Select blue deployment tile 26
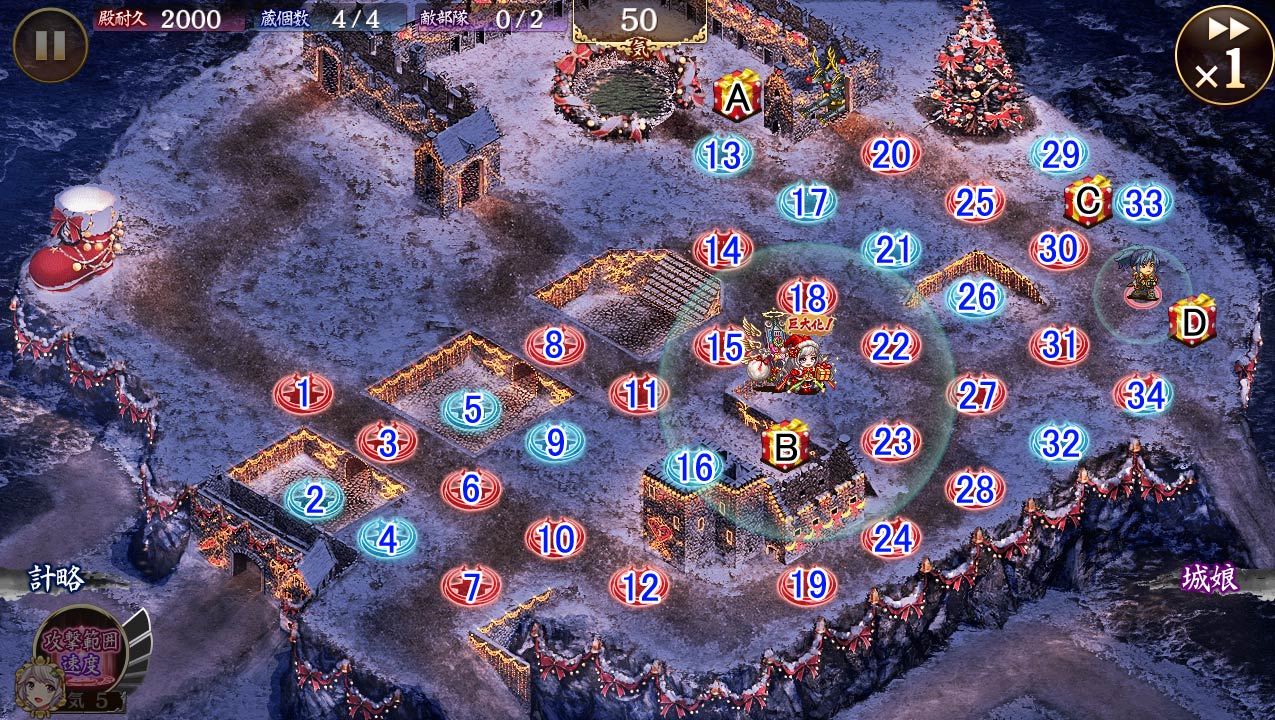The image size is (1275, 720). [x=976, y=296]
